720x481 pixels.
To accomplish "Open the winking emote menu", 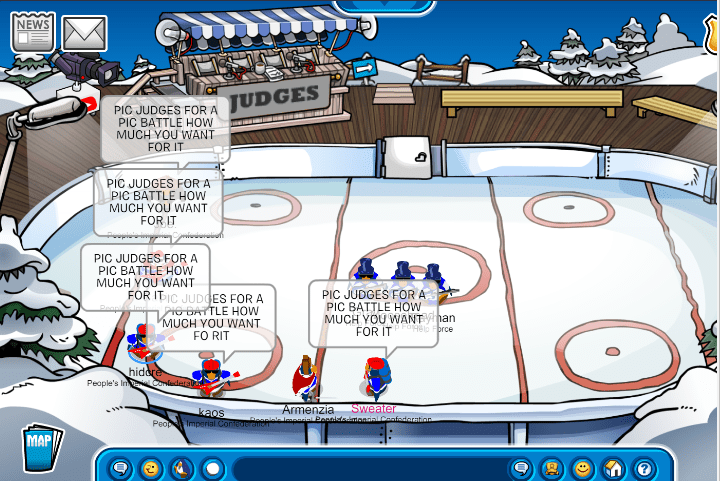I will 150,467.
